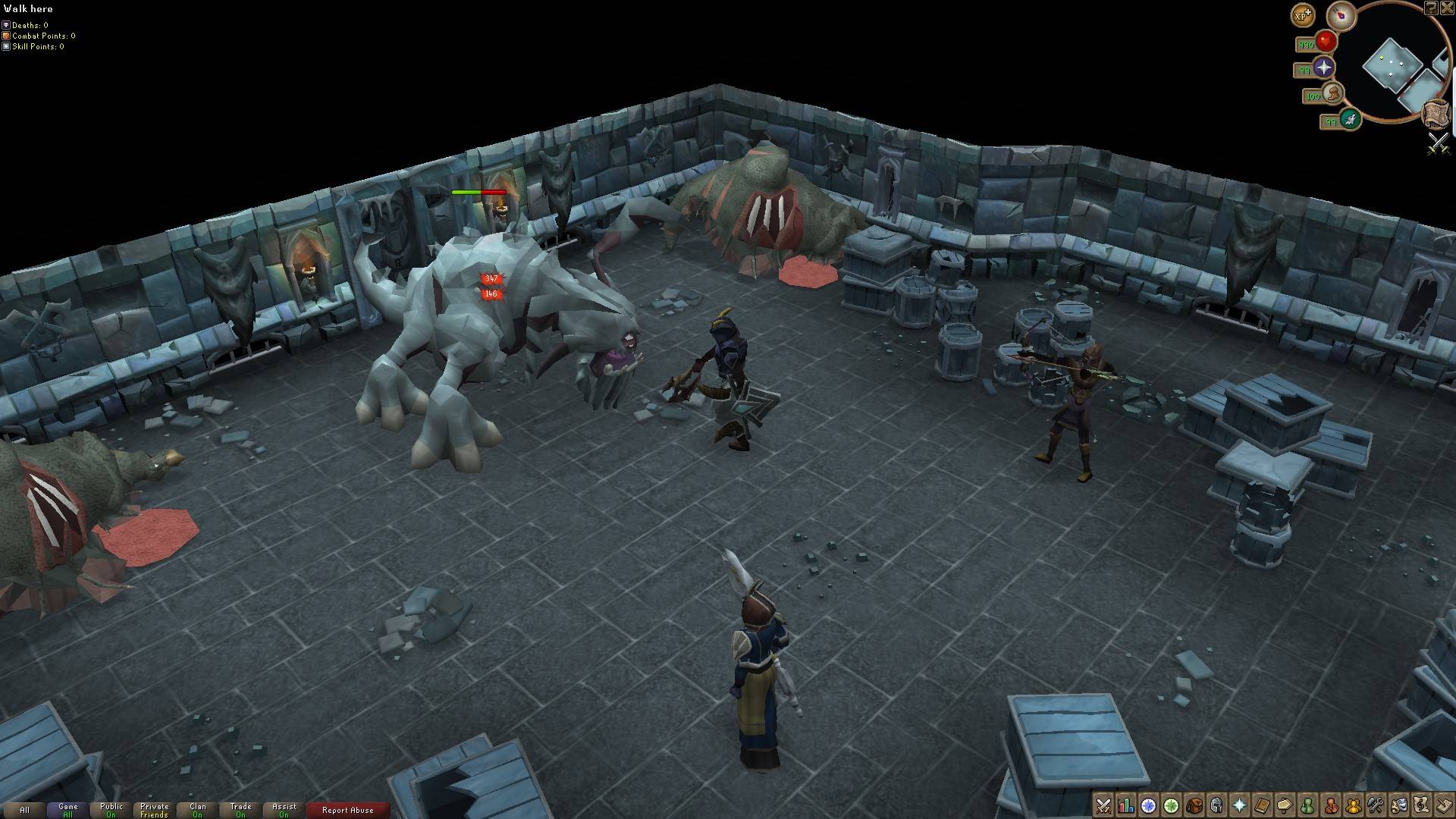Image resolution: width=1456 pixels, height=819 pixels.
Task: Toggle the Trade chat filter
Action: click(241, 810)
